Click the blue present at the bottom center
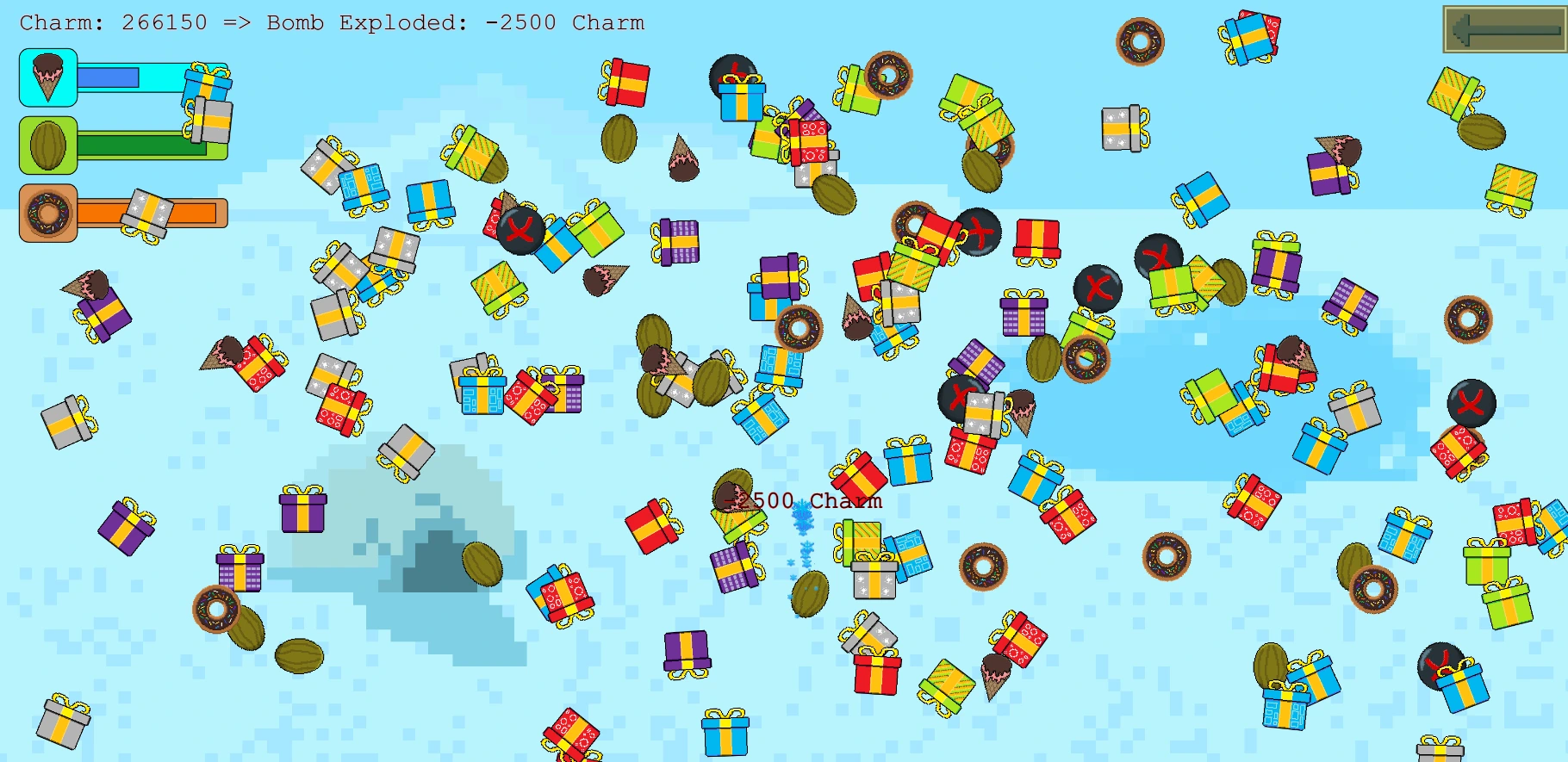 [724, 736]
